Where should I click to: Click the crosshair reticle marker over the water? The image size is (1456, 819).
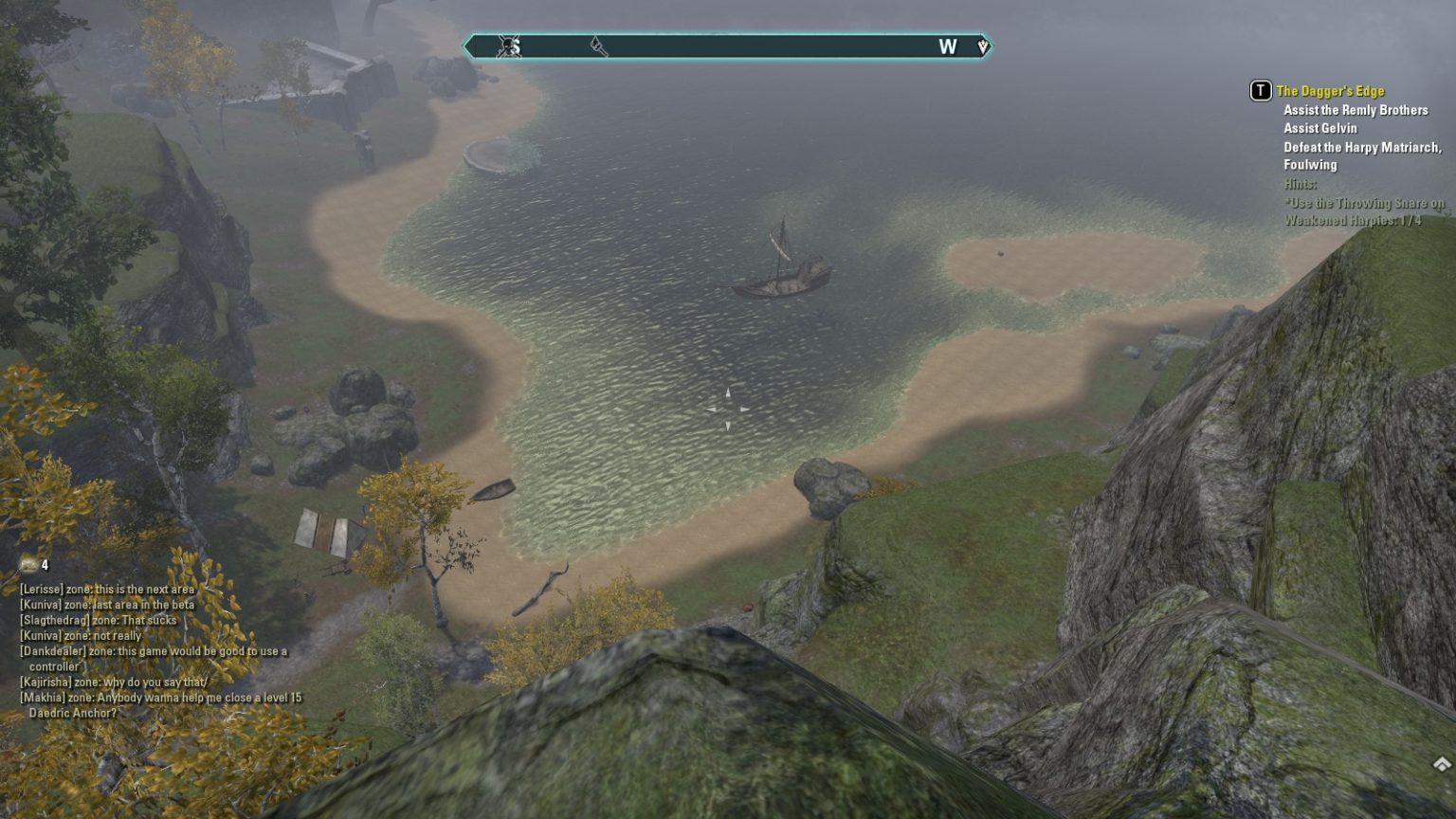coord(728,408)
